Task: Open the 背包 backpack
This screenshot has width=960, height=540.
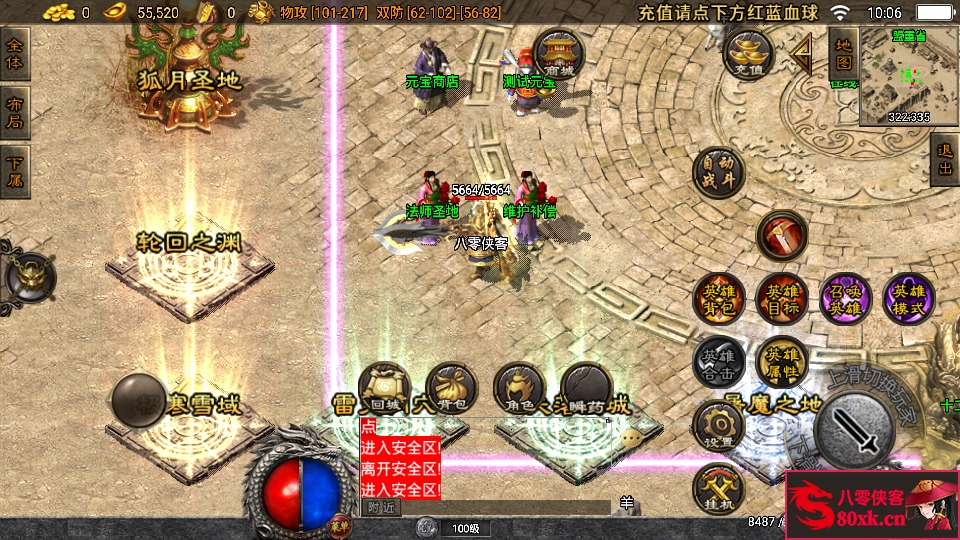Action: [451, 390]
